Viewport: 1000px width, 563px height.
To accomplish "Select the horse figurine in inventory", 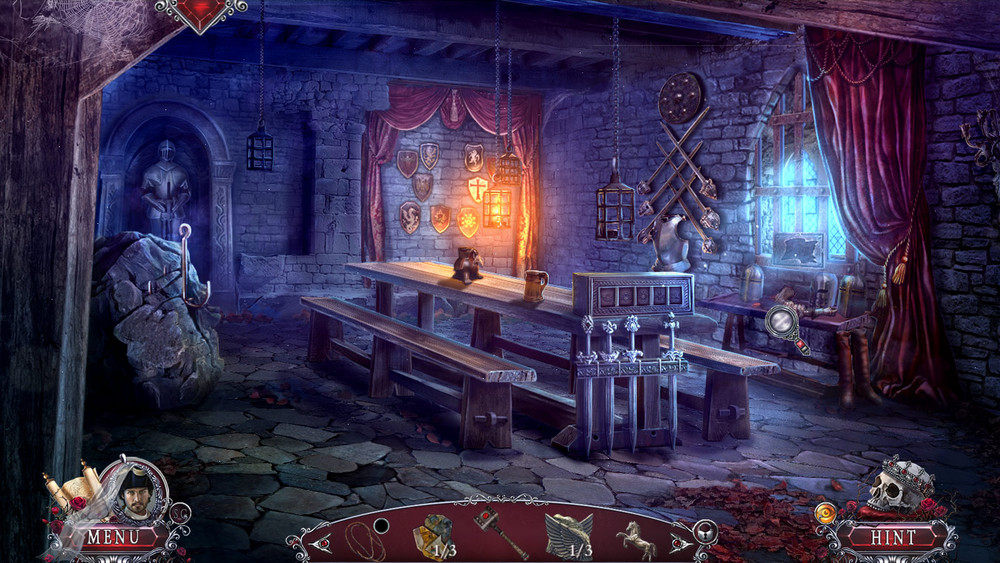I will (635, 537).
